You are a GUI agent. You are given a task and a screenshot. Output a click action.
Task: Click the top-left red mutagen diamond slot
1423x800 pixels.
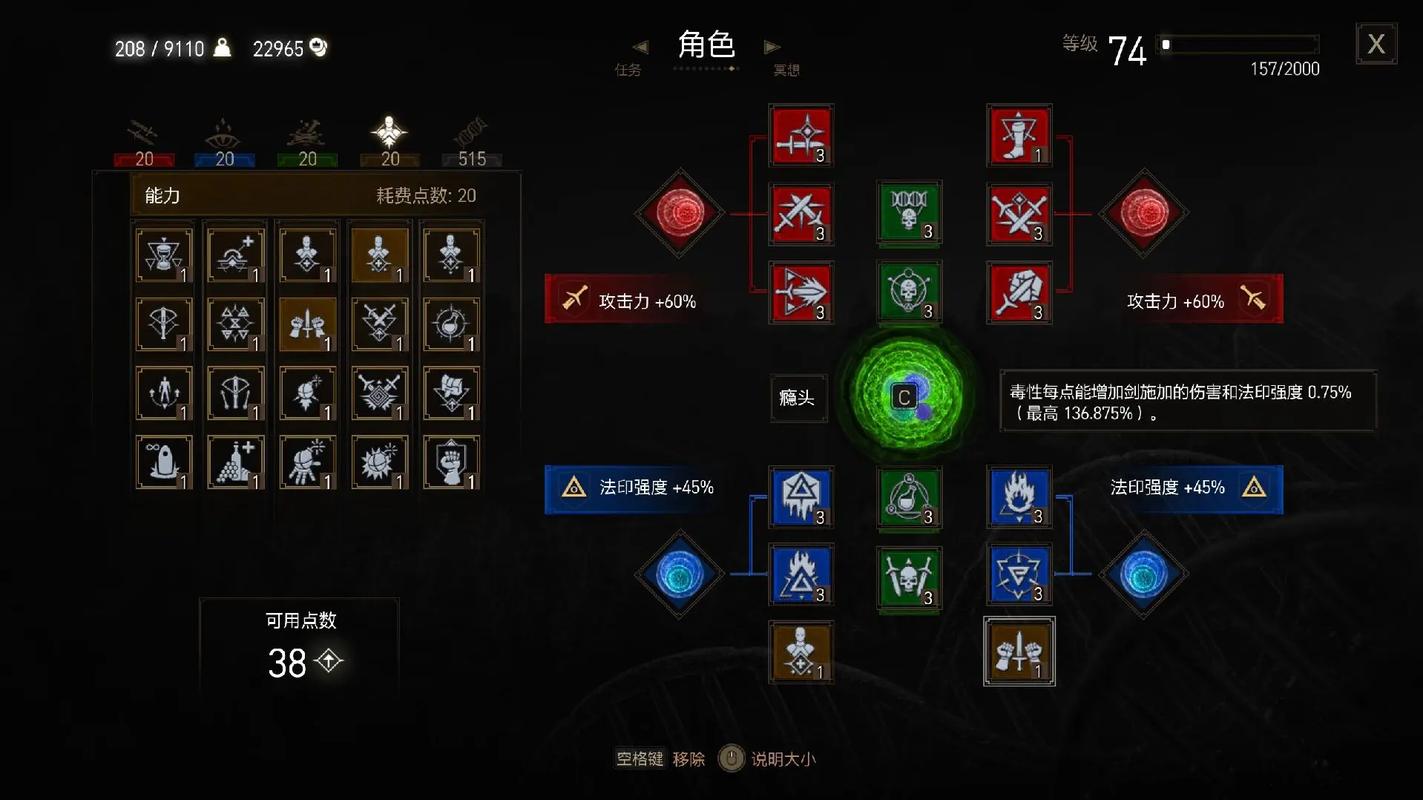[679, 213]
